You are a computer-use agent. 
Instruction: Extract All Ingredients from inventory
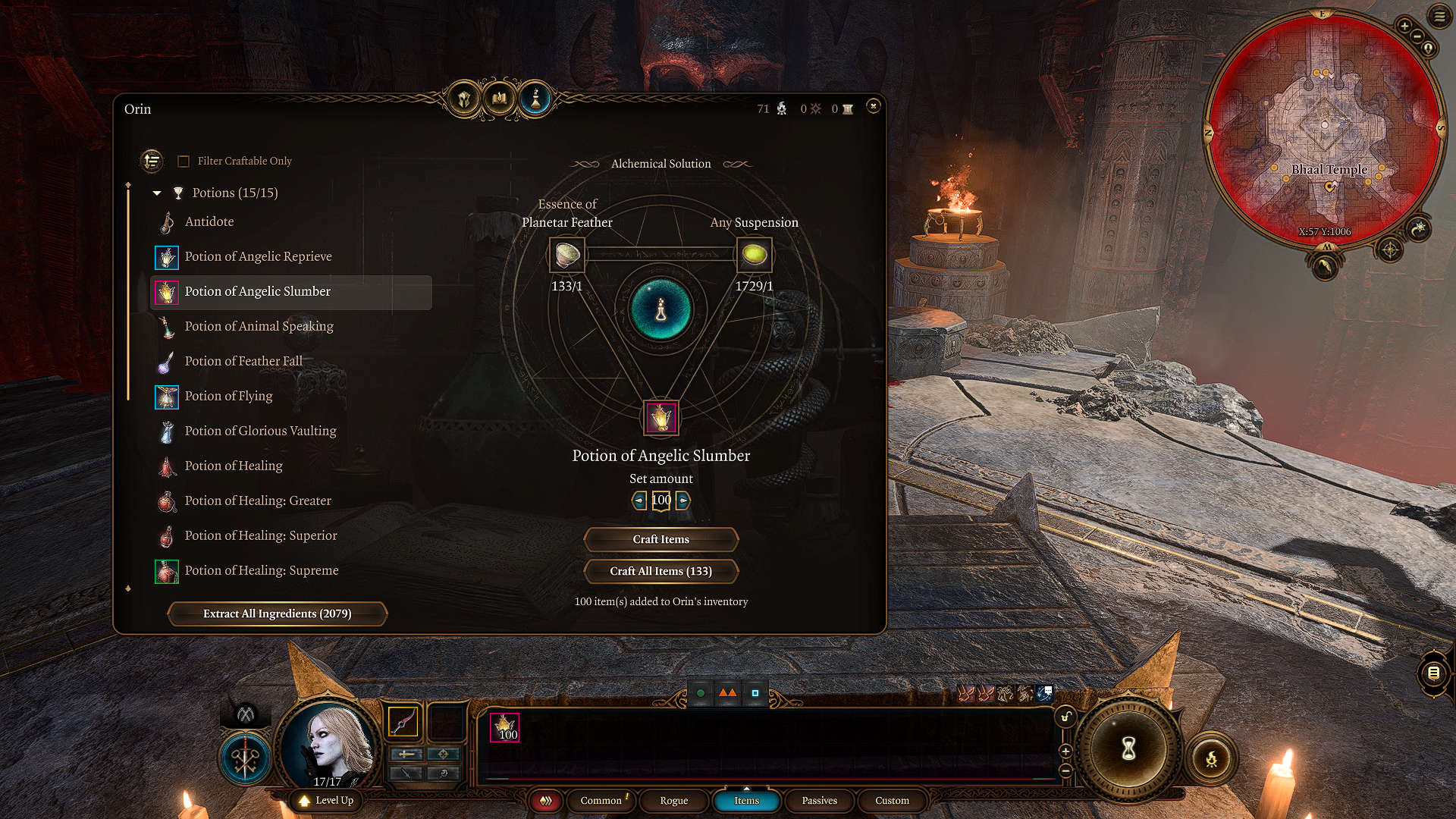(x=277, y=613)
